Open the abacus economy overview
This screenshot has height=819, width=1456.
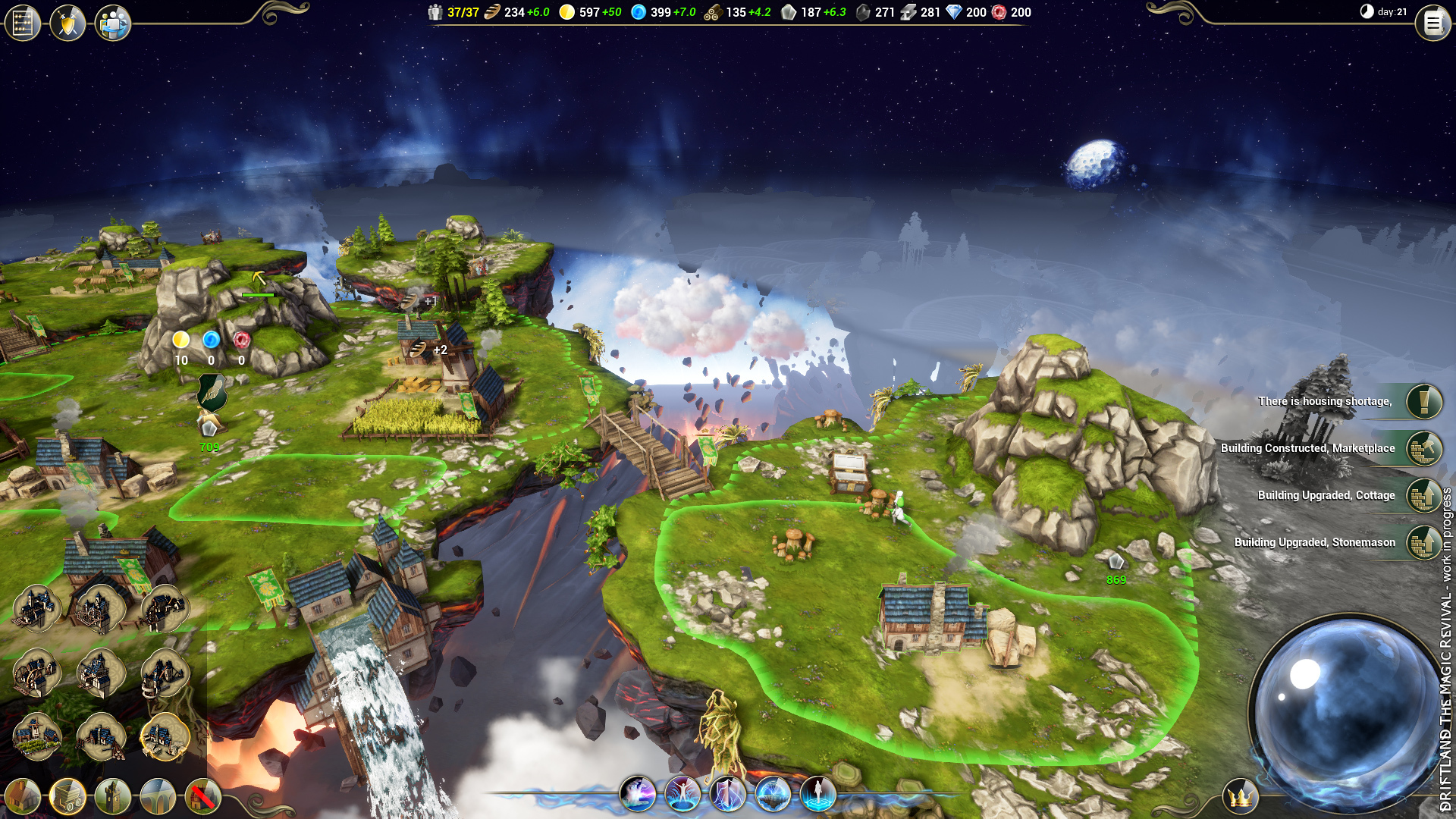(22, 24)
